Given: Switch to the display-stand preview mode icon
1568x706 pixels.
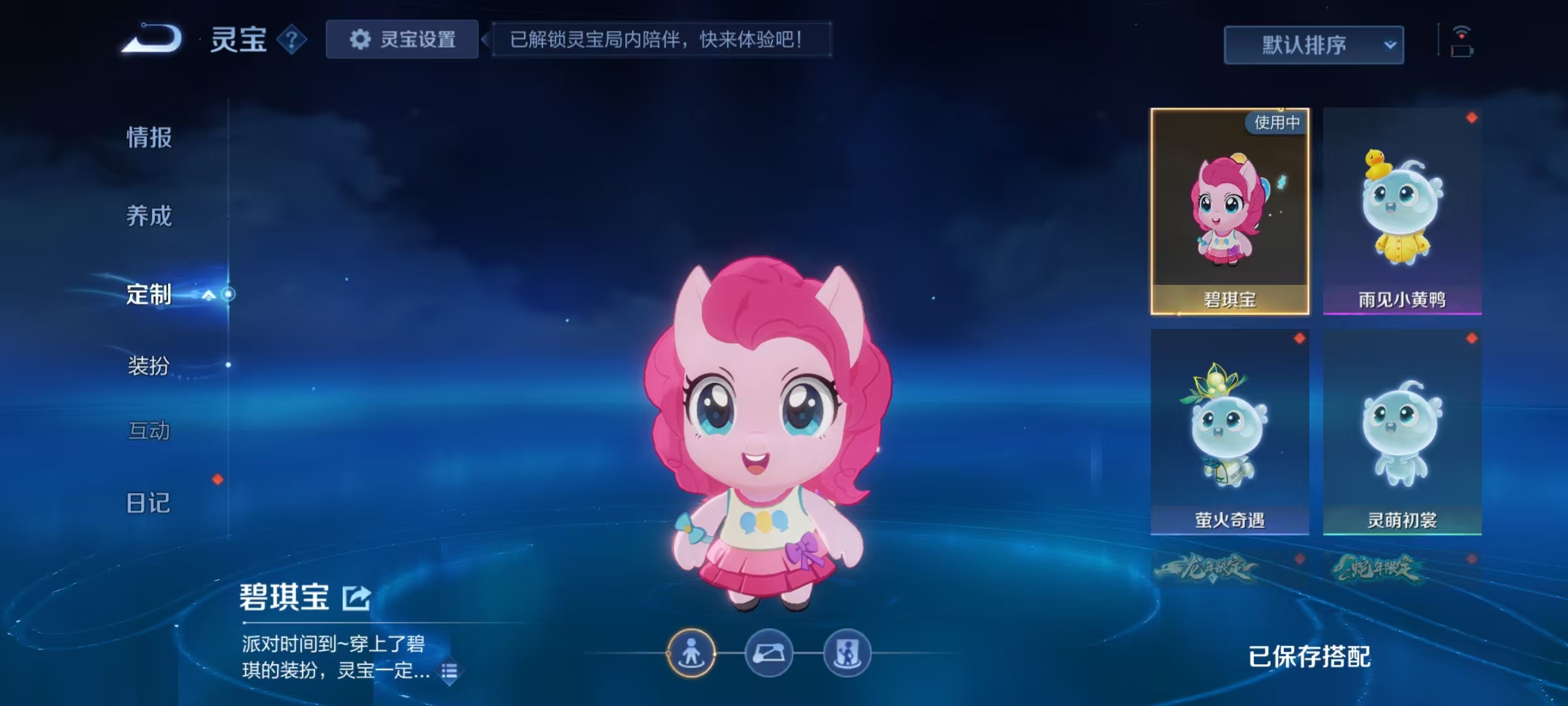Looking at the screenshot, I should [847, 652].
